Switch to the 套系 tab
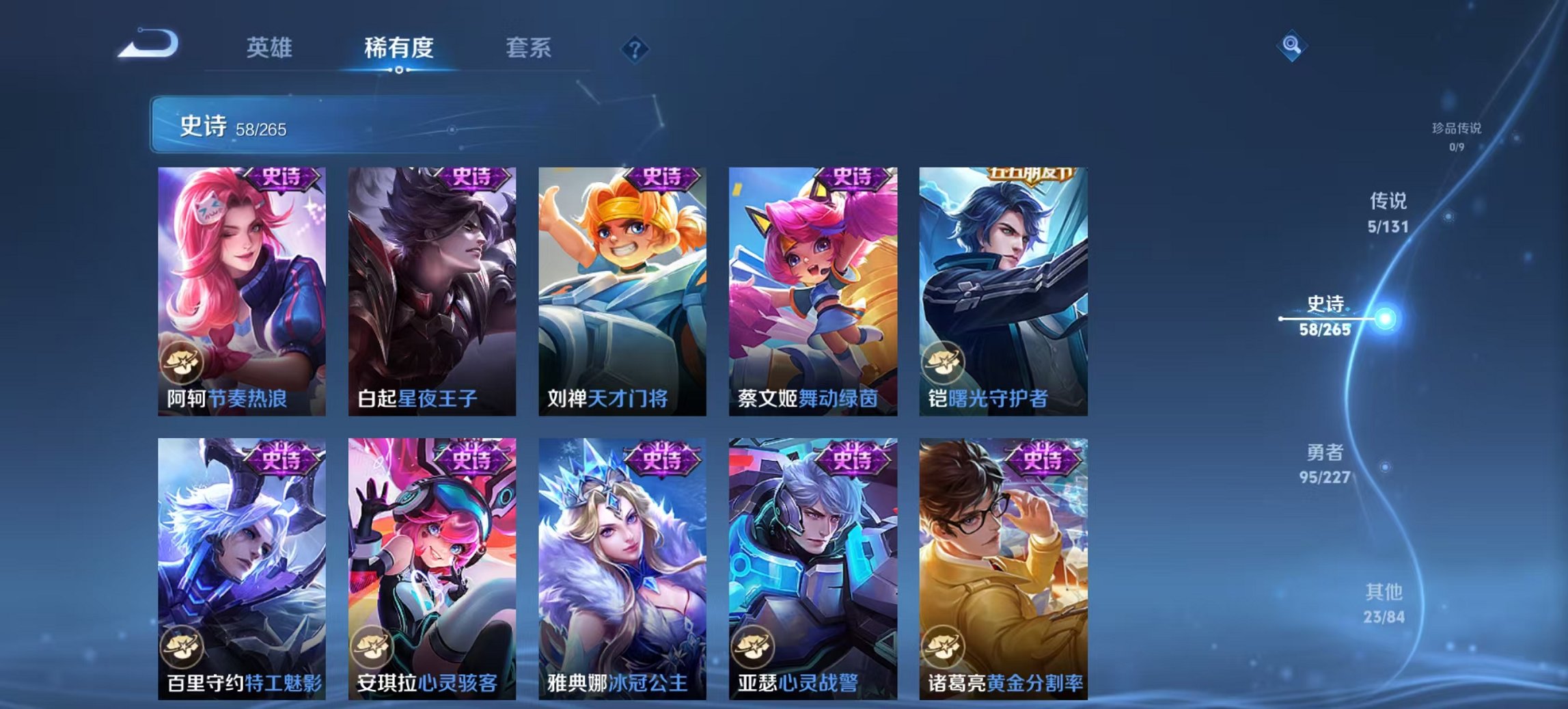The height and width of the screenshot is (709, 1568). tap(529, 49)
